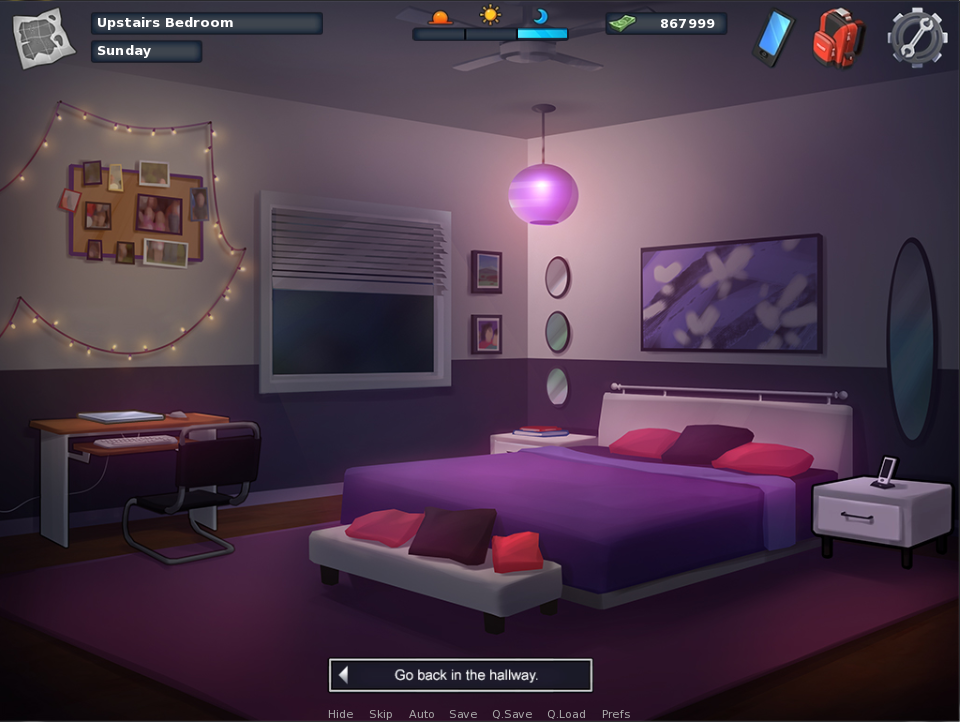Hide the interface with Hide

point(341,714)
